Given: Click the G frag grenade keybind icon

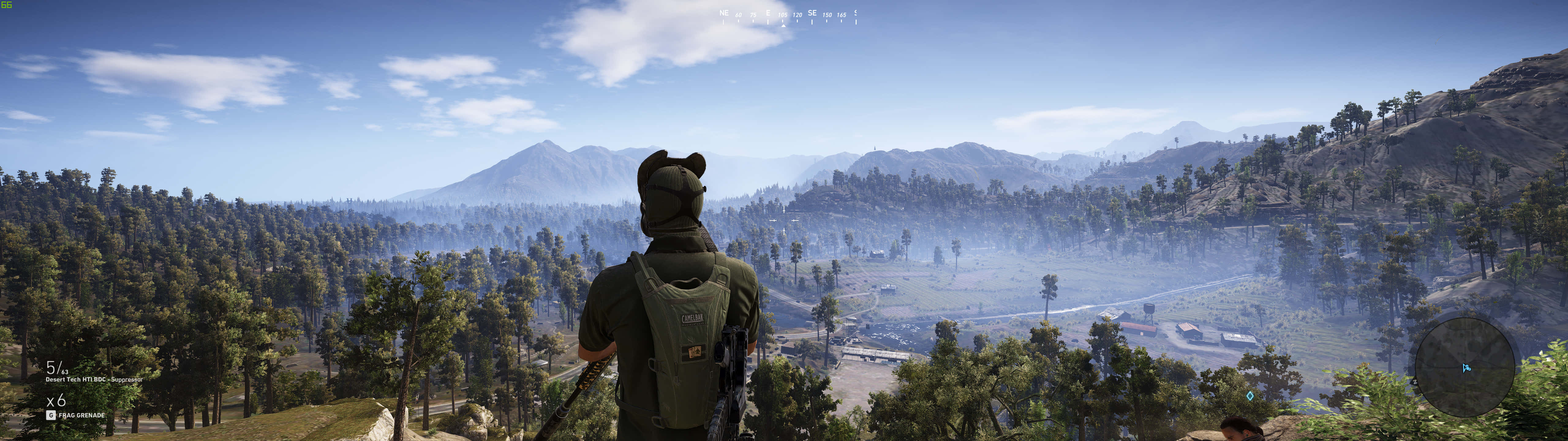Looking at the screenshot, I should tap(51, 415).
